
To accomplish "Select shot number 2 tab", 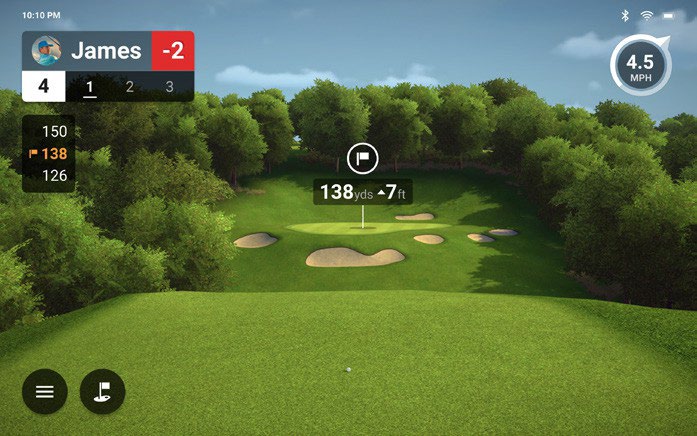I will click(x=129, y=87).
